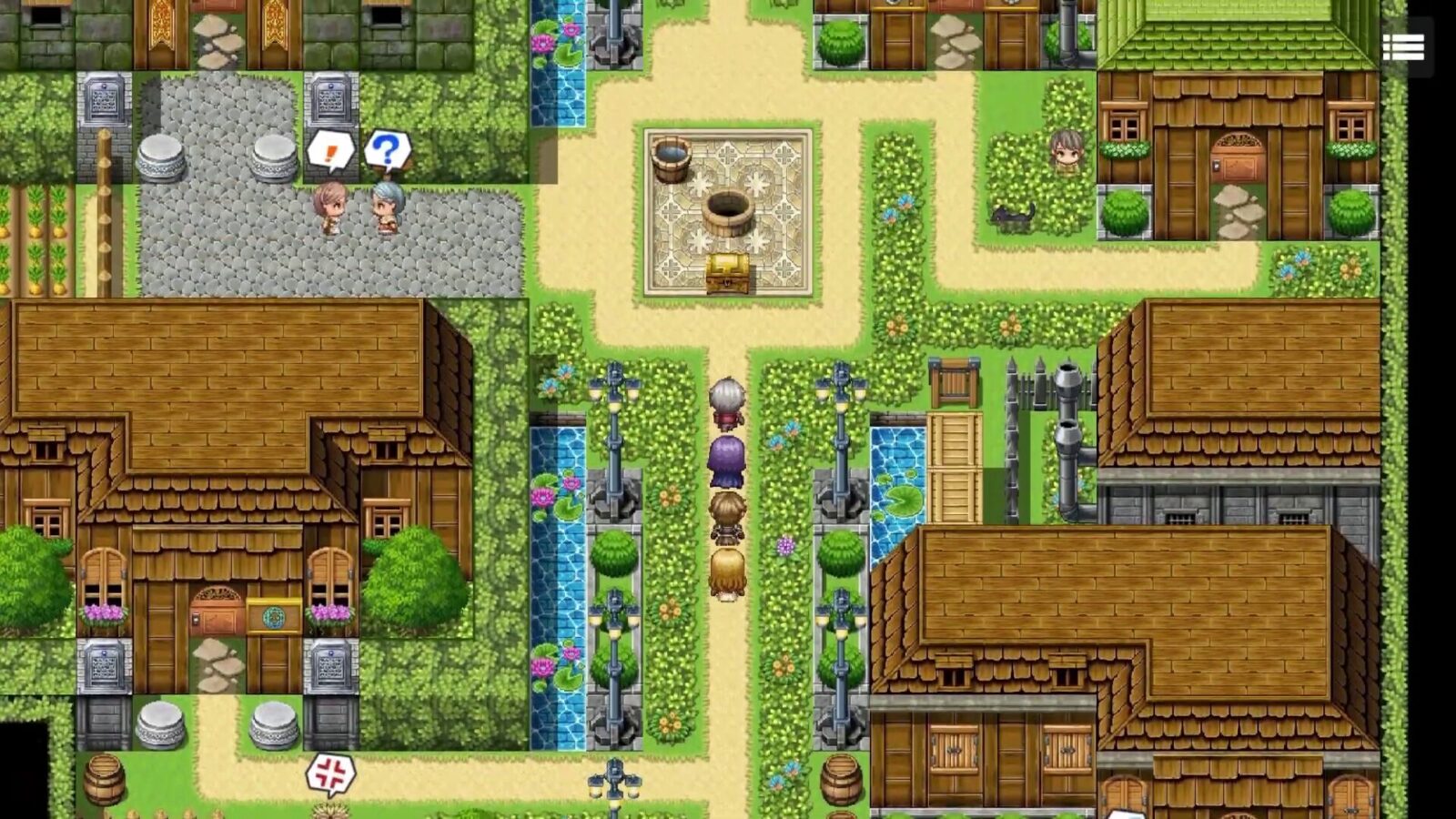The width and height of the screenshot is (1456, 819).
Task: Select the pink lily pad flower in water
Action: [x=541, y=496]
